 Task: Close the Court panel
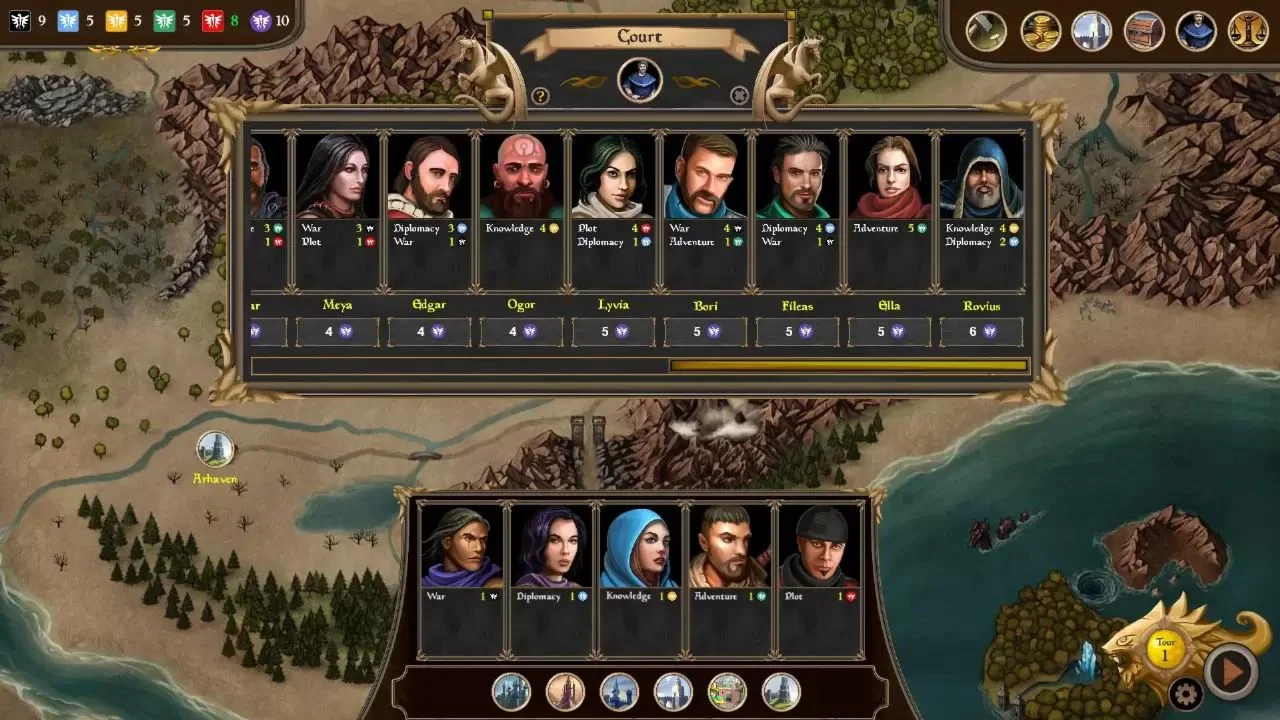click(x=739, y=96)
